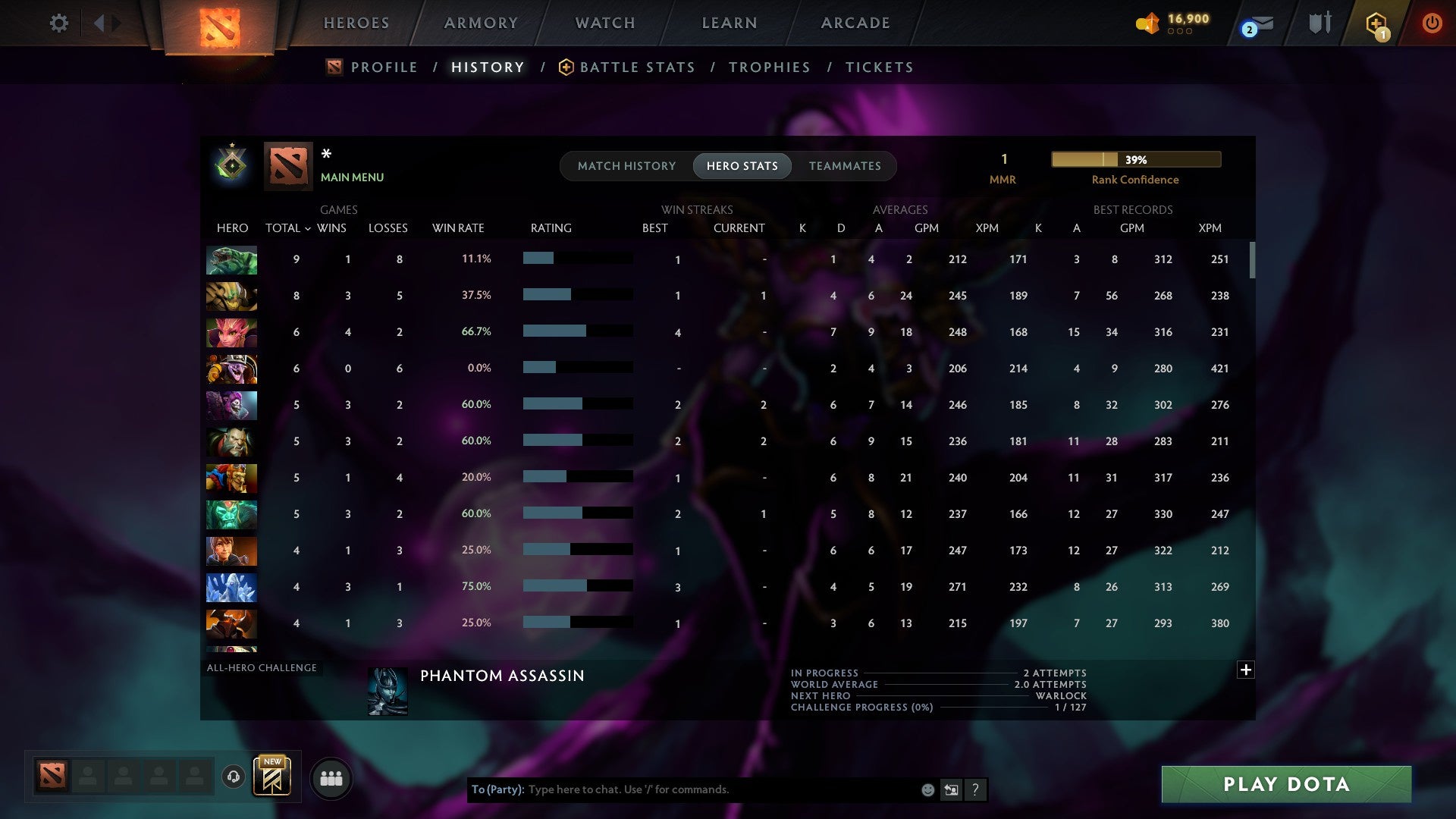
Task: Switch to the MATCH HISTORY tab
Action: pyautogui.click(x=626, y=166)
